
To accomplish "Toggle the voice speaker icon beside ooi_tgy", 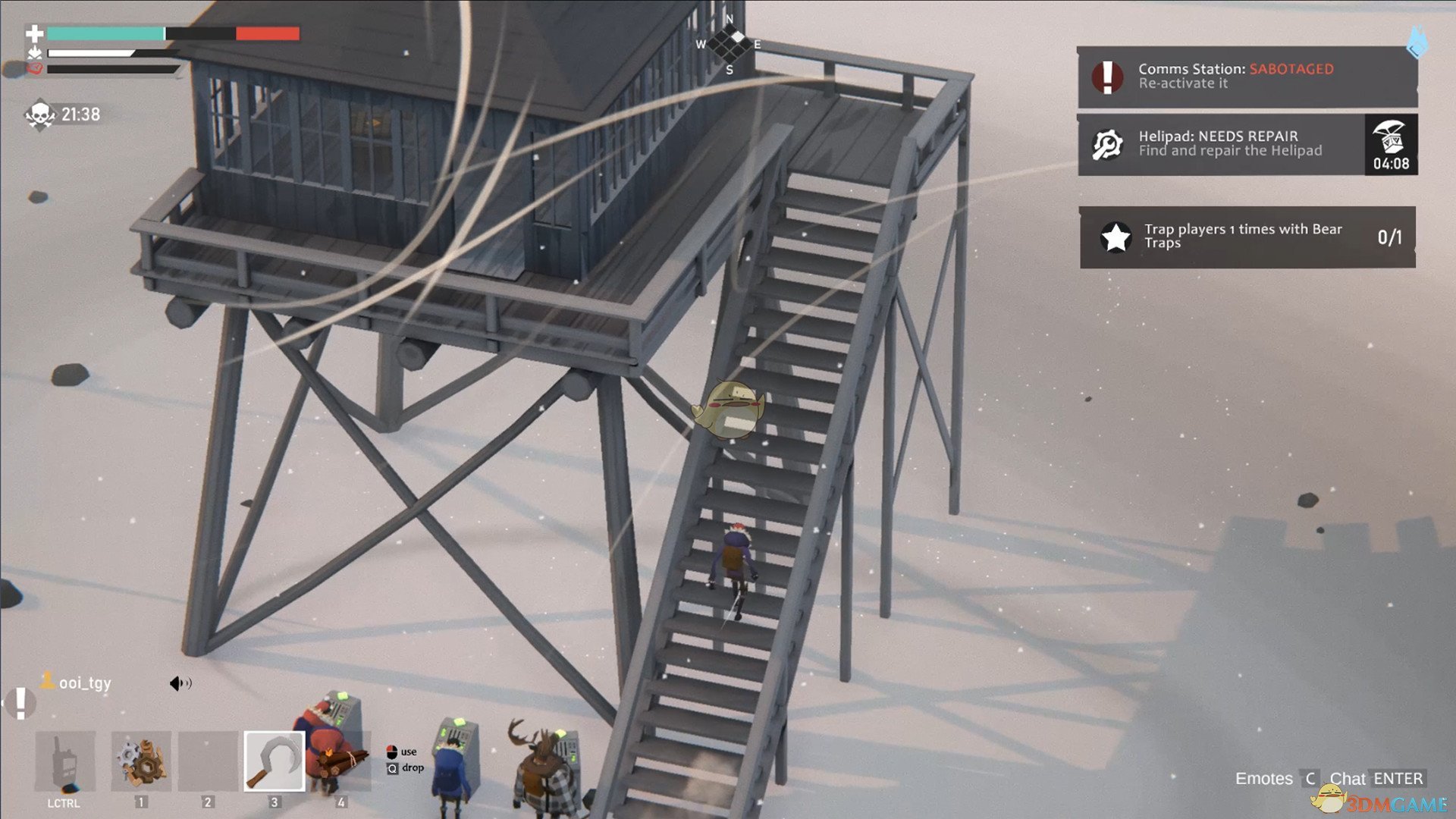I will [x=180, y=683].
